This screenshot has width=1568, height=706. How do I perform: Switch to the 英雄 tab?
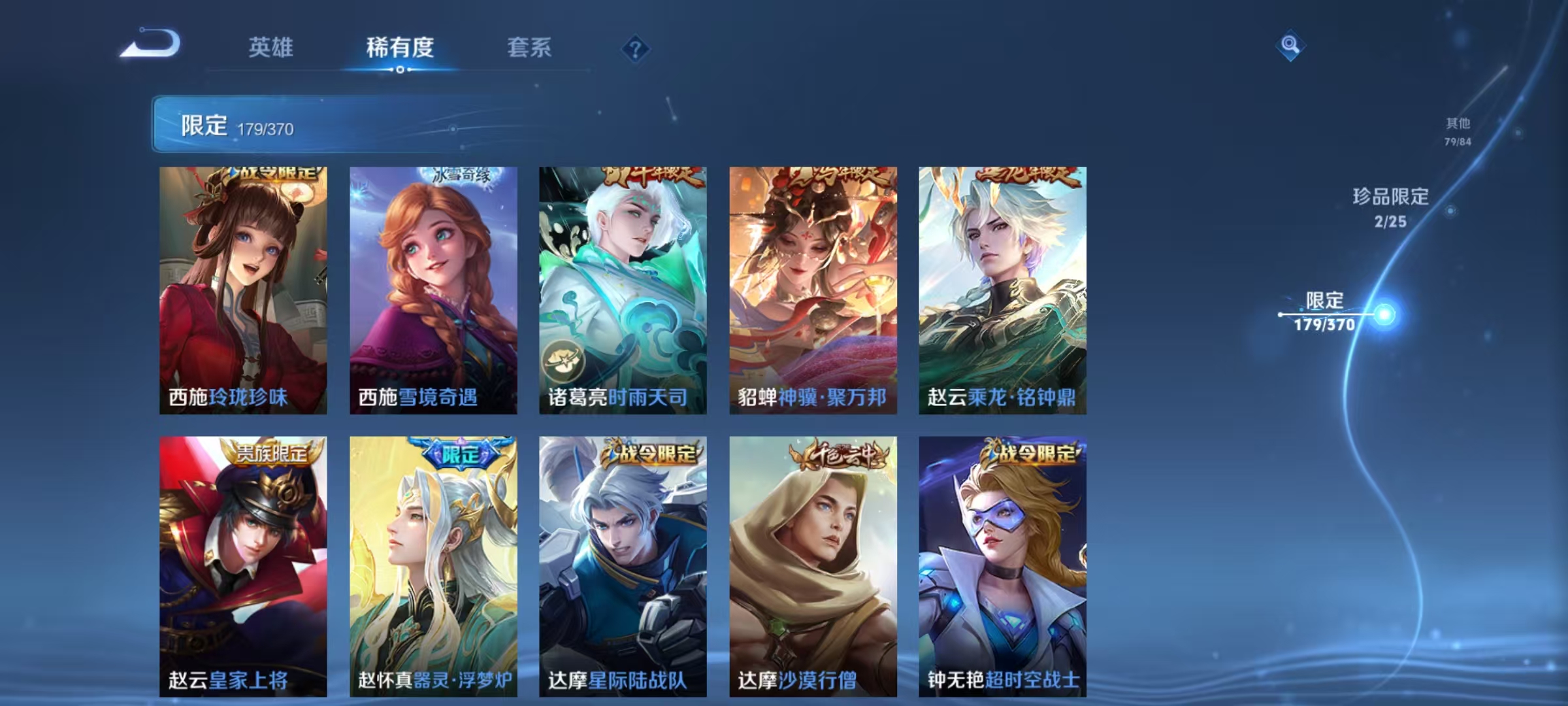click(x=271, y=47)
